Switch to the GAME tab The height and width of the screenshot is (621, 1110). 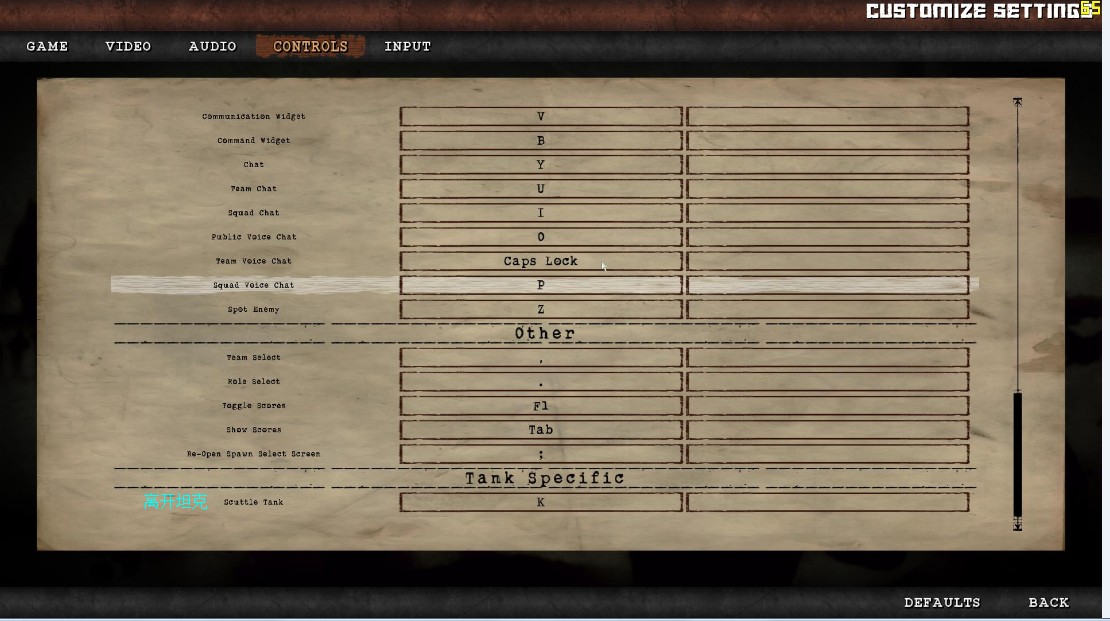[47, 46]
